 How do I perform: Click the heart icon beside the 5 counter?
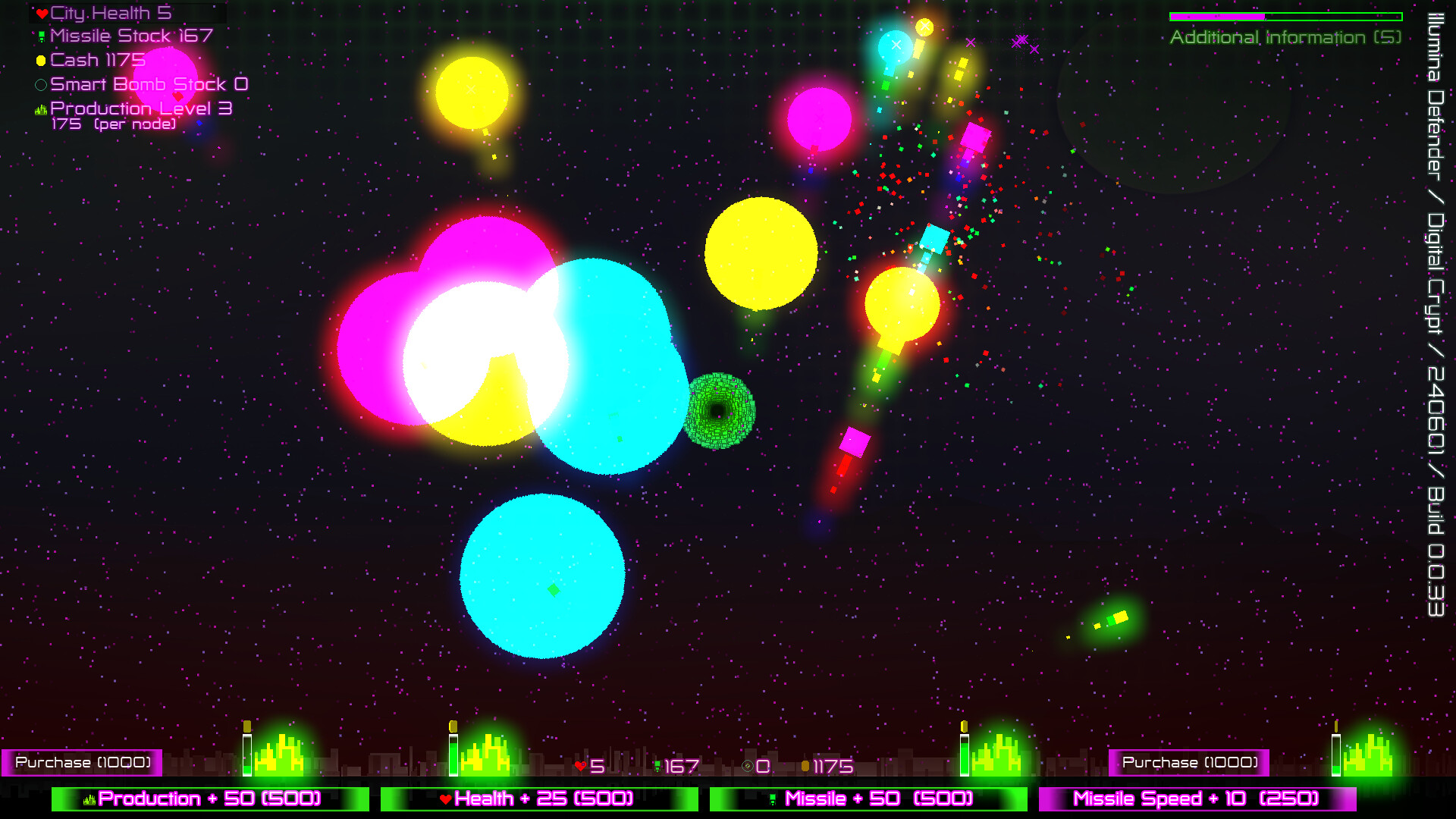pyautogui.click(x=579, y=766)
